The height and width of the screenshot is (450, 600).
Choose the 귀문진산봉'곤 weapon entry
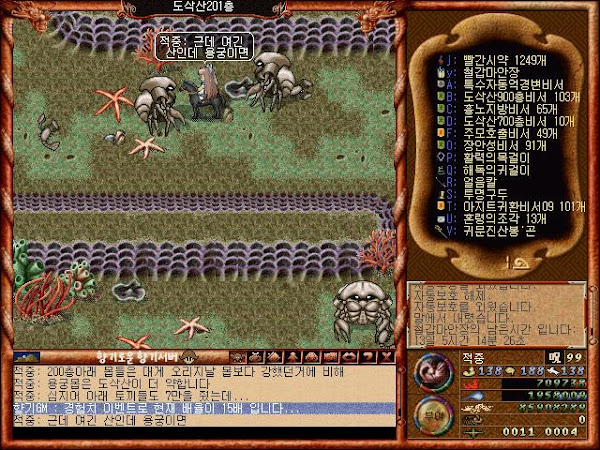click(x=494, y=232)
